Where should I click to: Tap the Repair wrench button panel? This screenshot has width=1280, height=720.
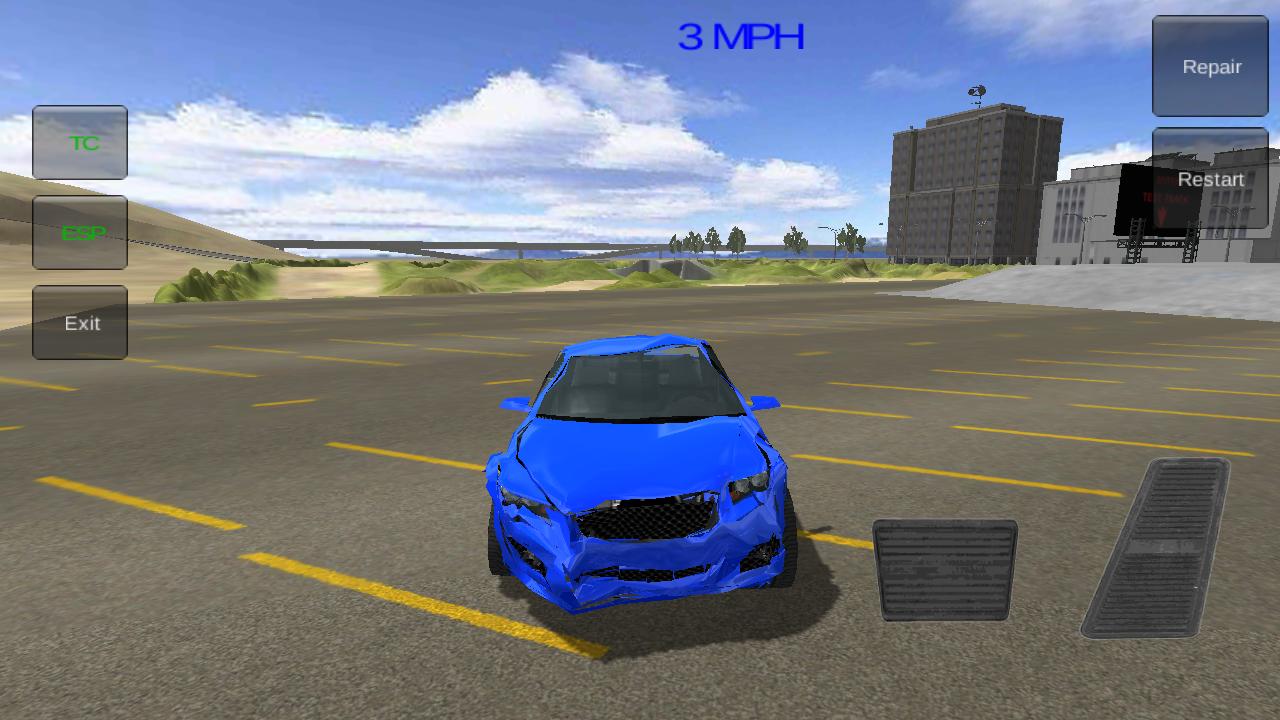click(x=1209, y=66)
